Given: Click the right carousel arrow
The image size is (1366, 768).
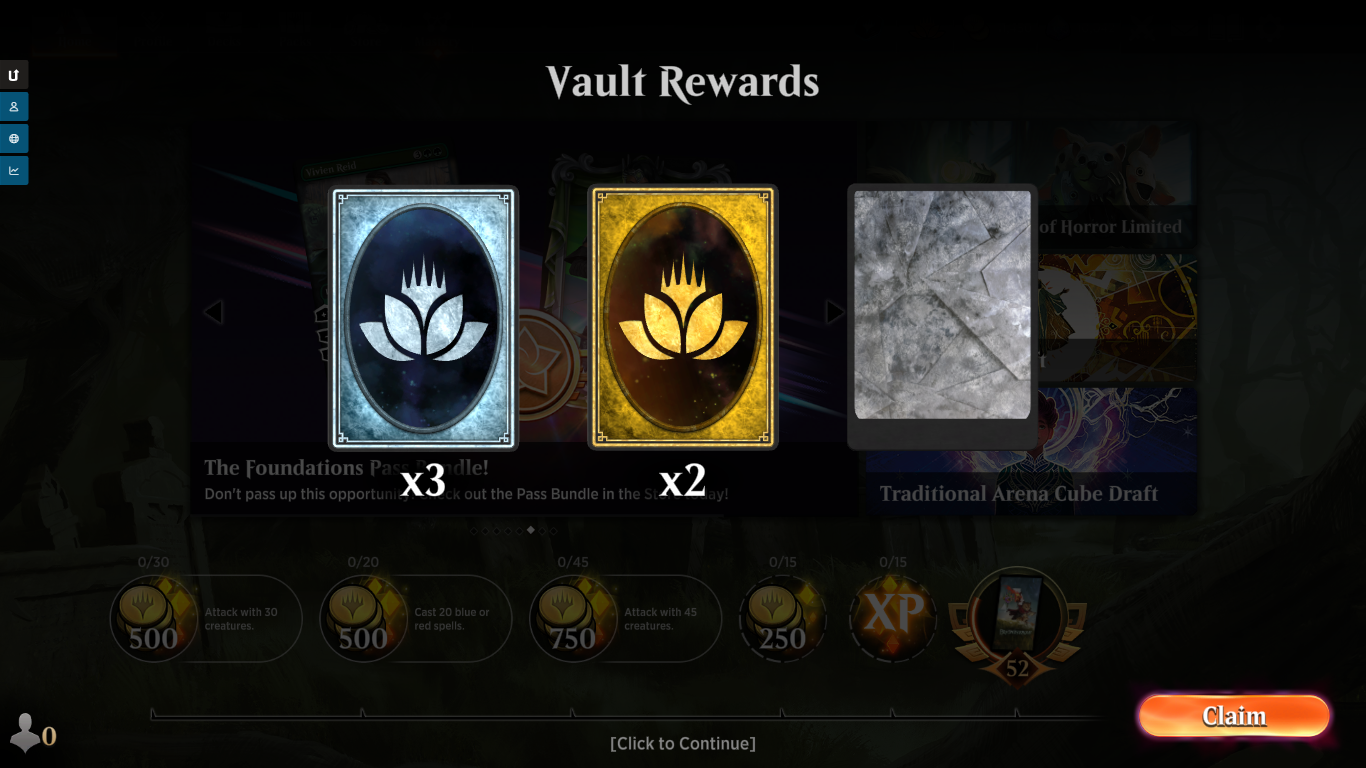Looking at the screenshot, I should (836, 312).
